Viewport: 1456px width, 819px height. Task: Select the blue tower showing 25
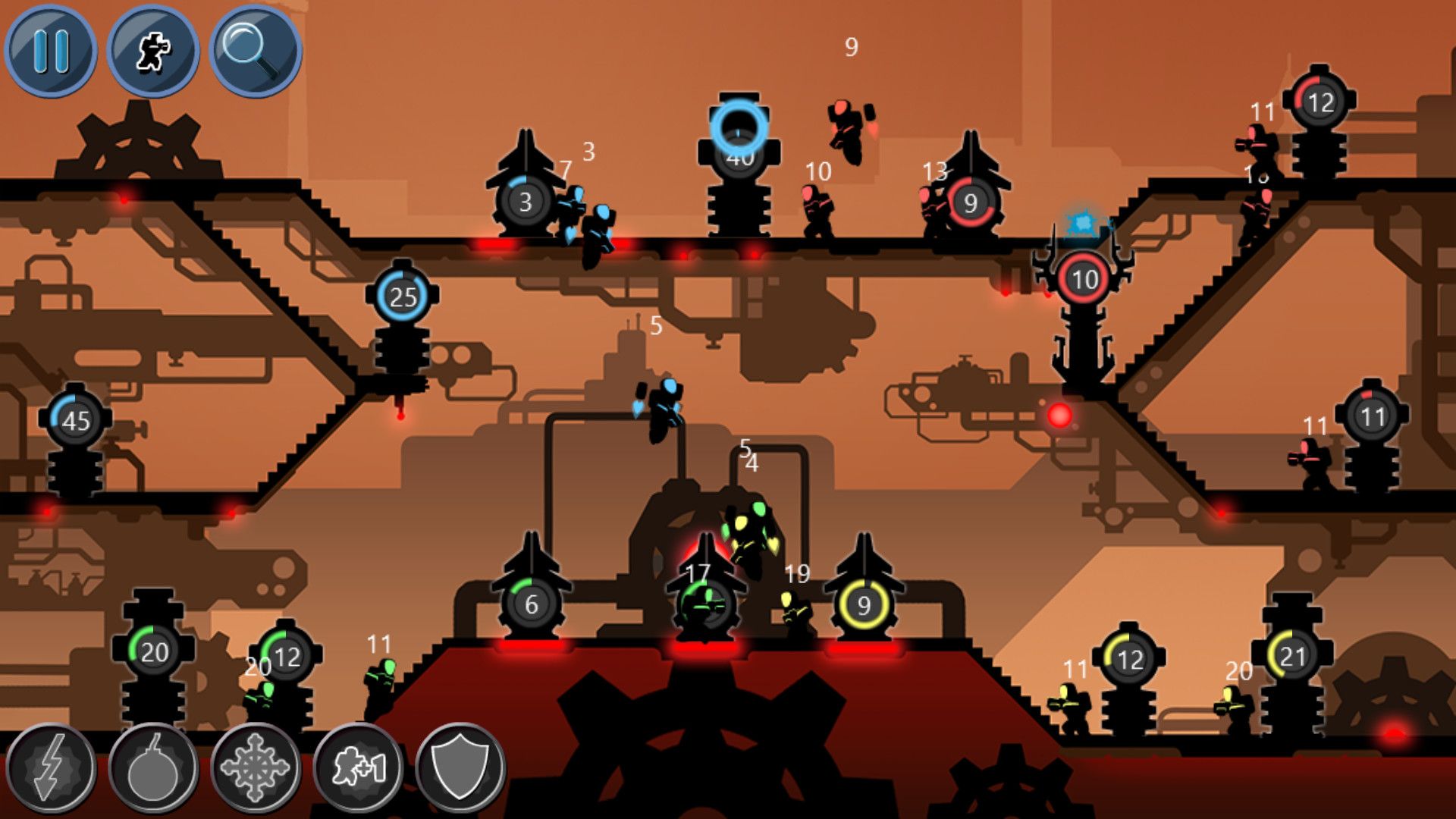(x=402, y=296)
